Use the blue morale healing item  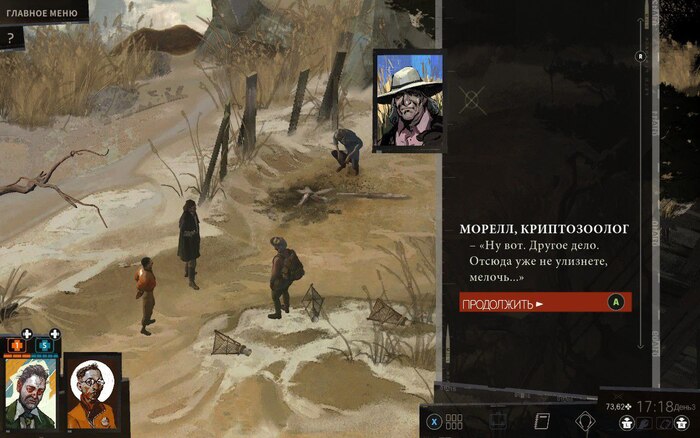(x=44, y=345)
